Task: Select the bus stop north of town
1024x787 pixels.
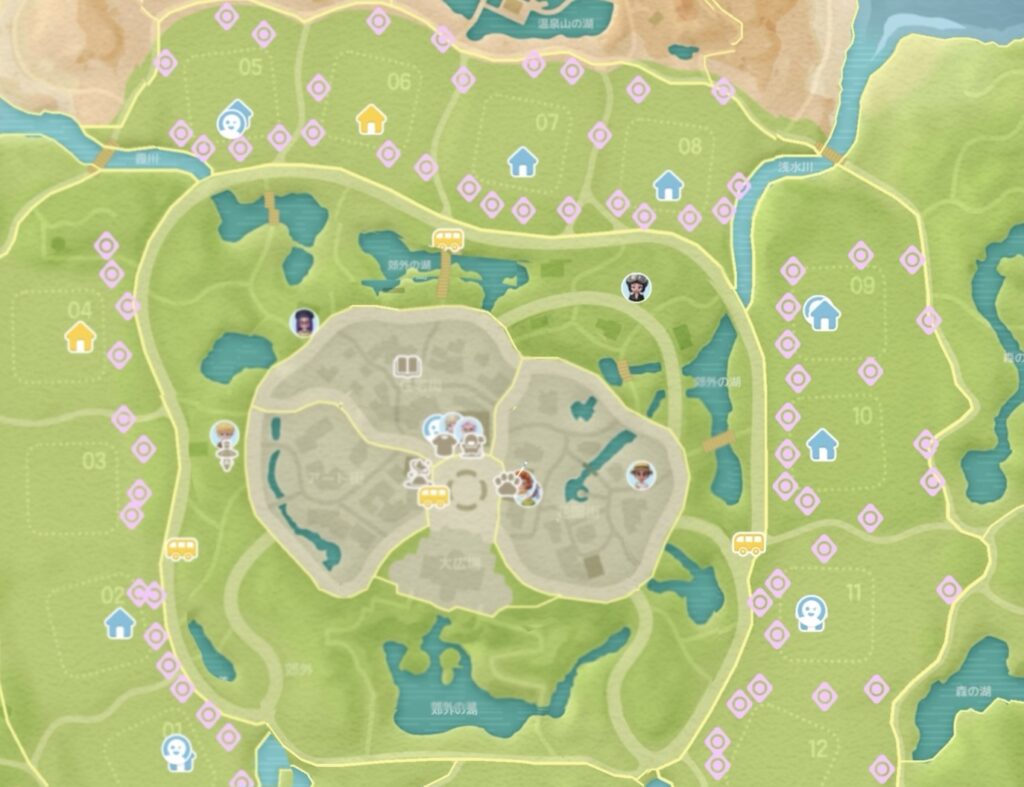Action: [x=447, y=239]
